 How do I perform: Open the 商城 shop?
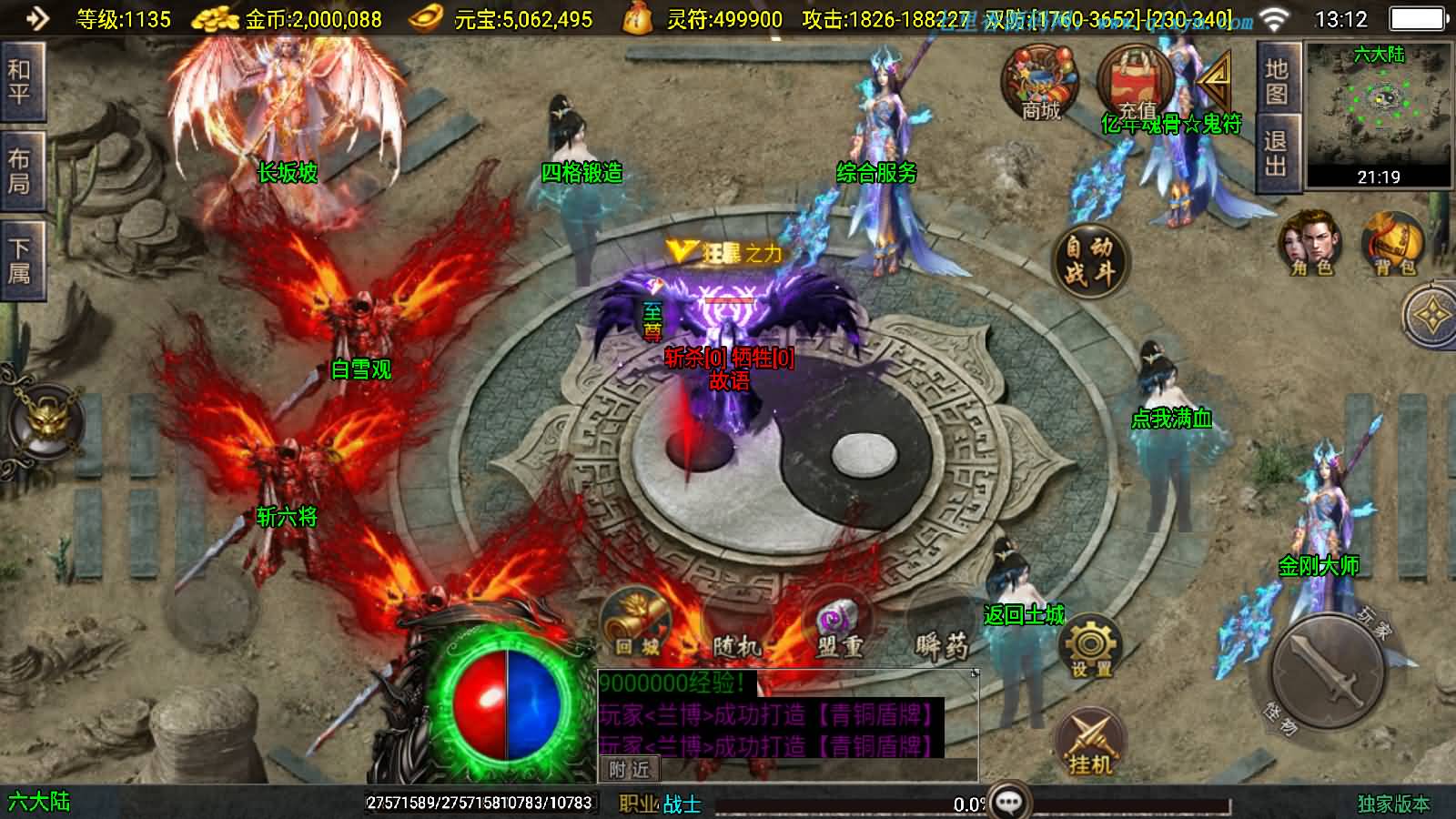point(1041,84)
